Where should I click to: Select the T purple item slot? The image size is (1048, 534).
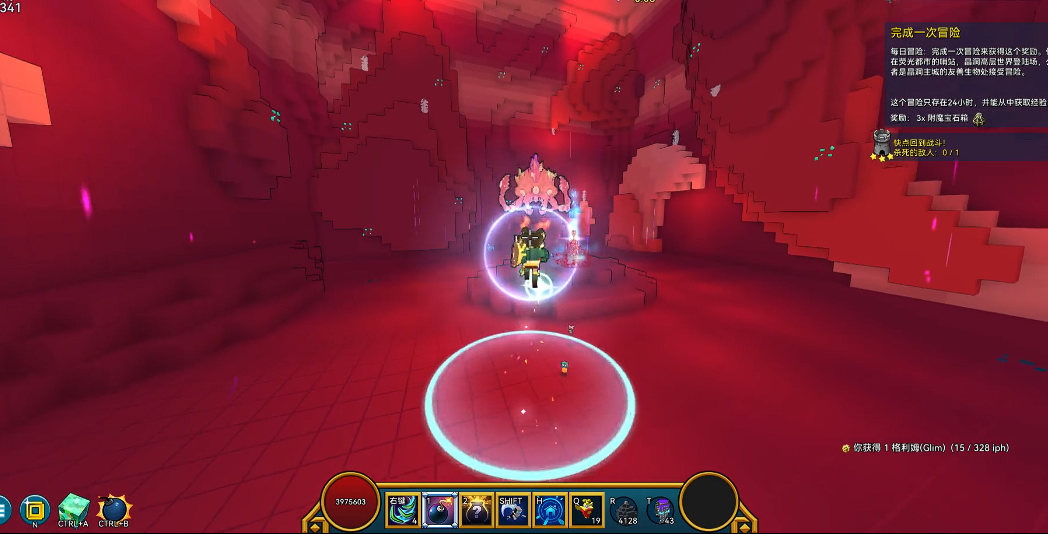pyautogui.click(x=660, y=510)
